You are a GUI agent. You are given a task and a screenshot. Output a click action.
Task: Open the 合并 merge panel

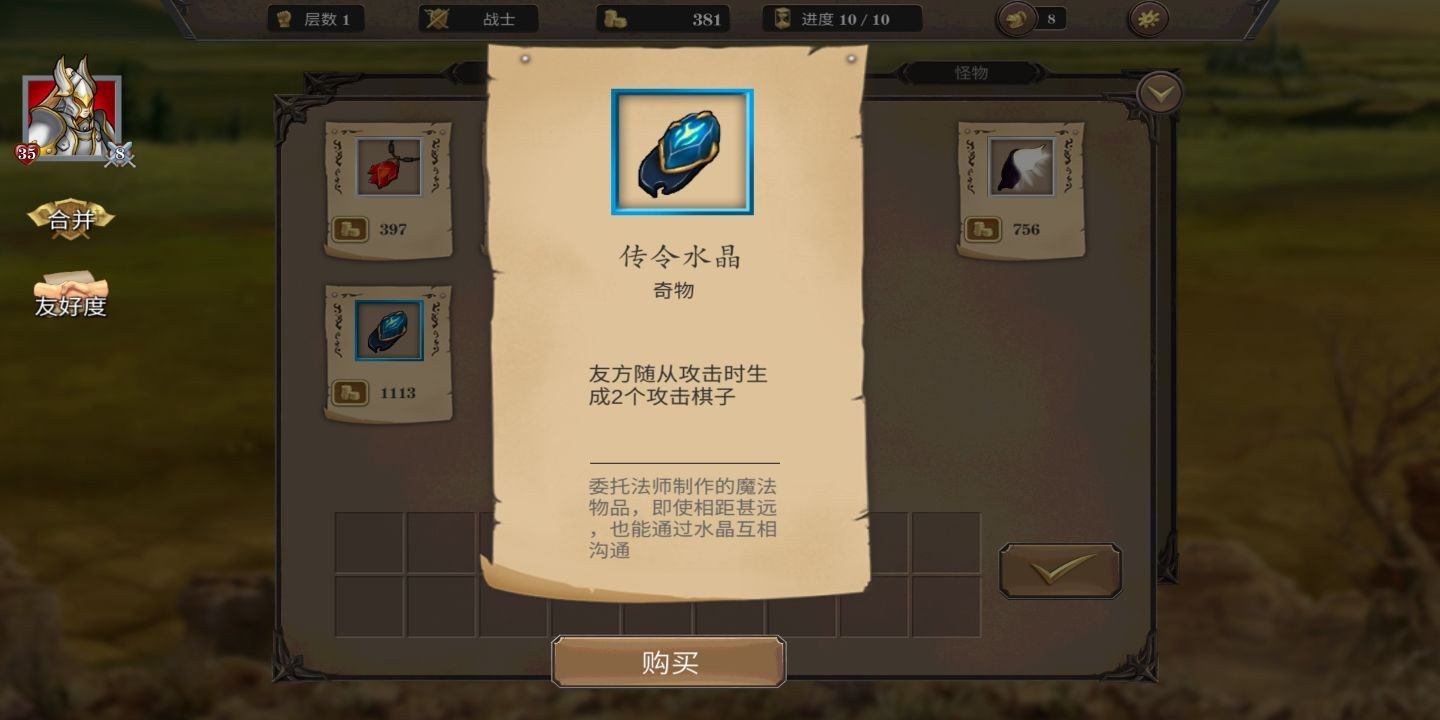[x=70, y=219]
